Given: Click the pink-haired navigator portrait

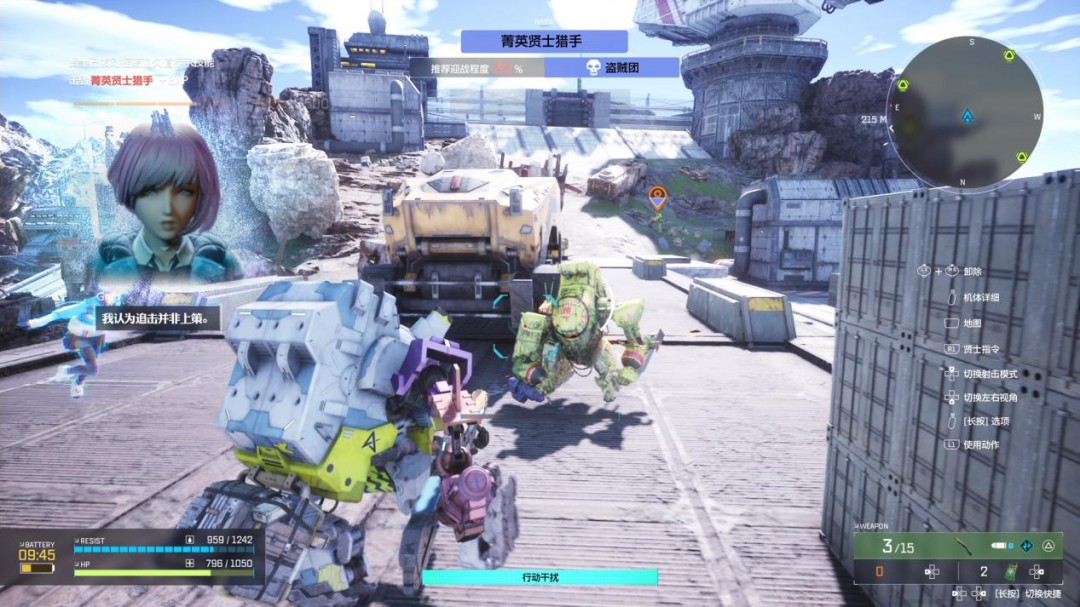Looking at the screenshot, I should tap(160, 205).
